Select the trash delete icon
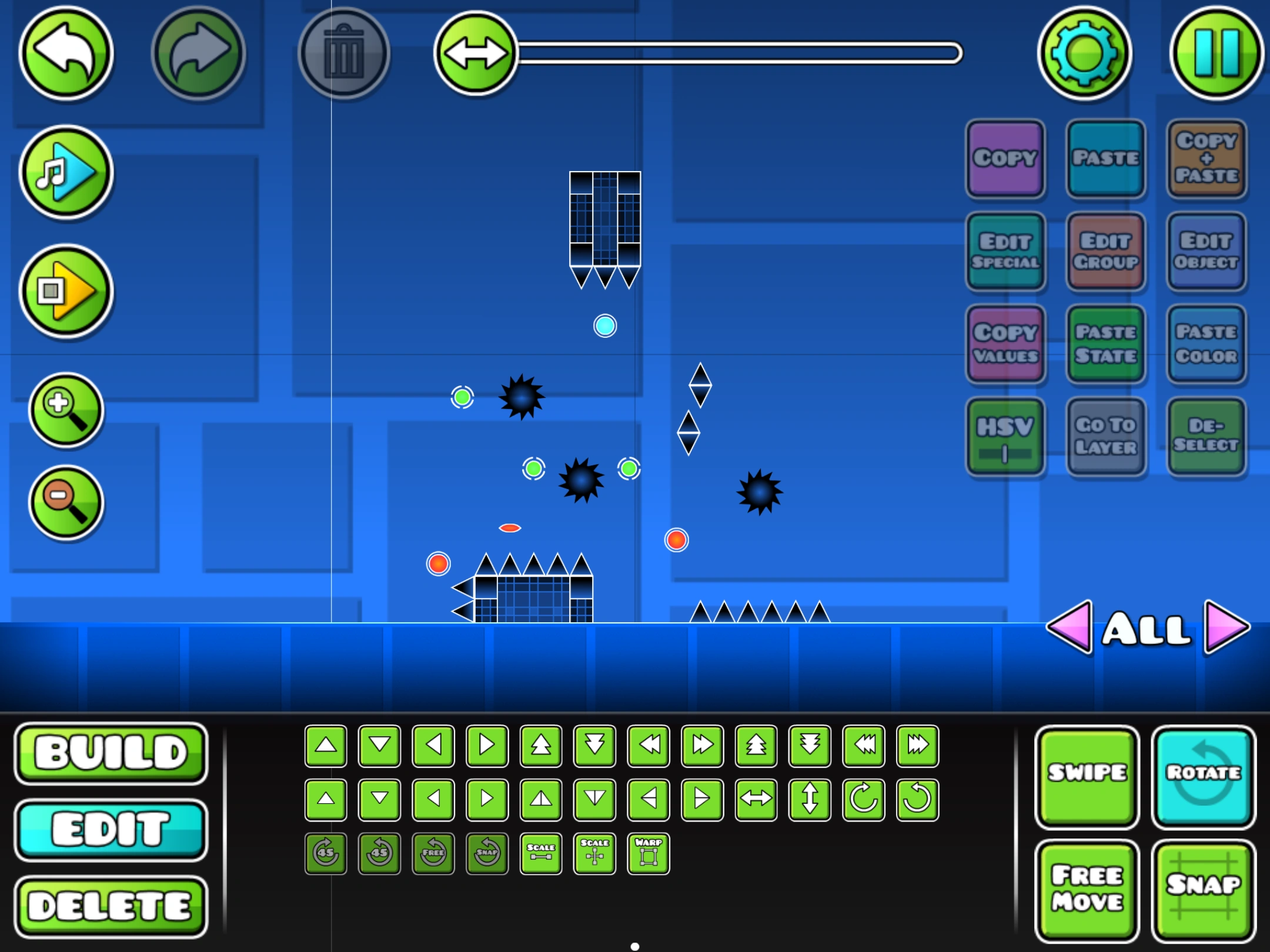 344,53
